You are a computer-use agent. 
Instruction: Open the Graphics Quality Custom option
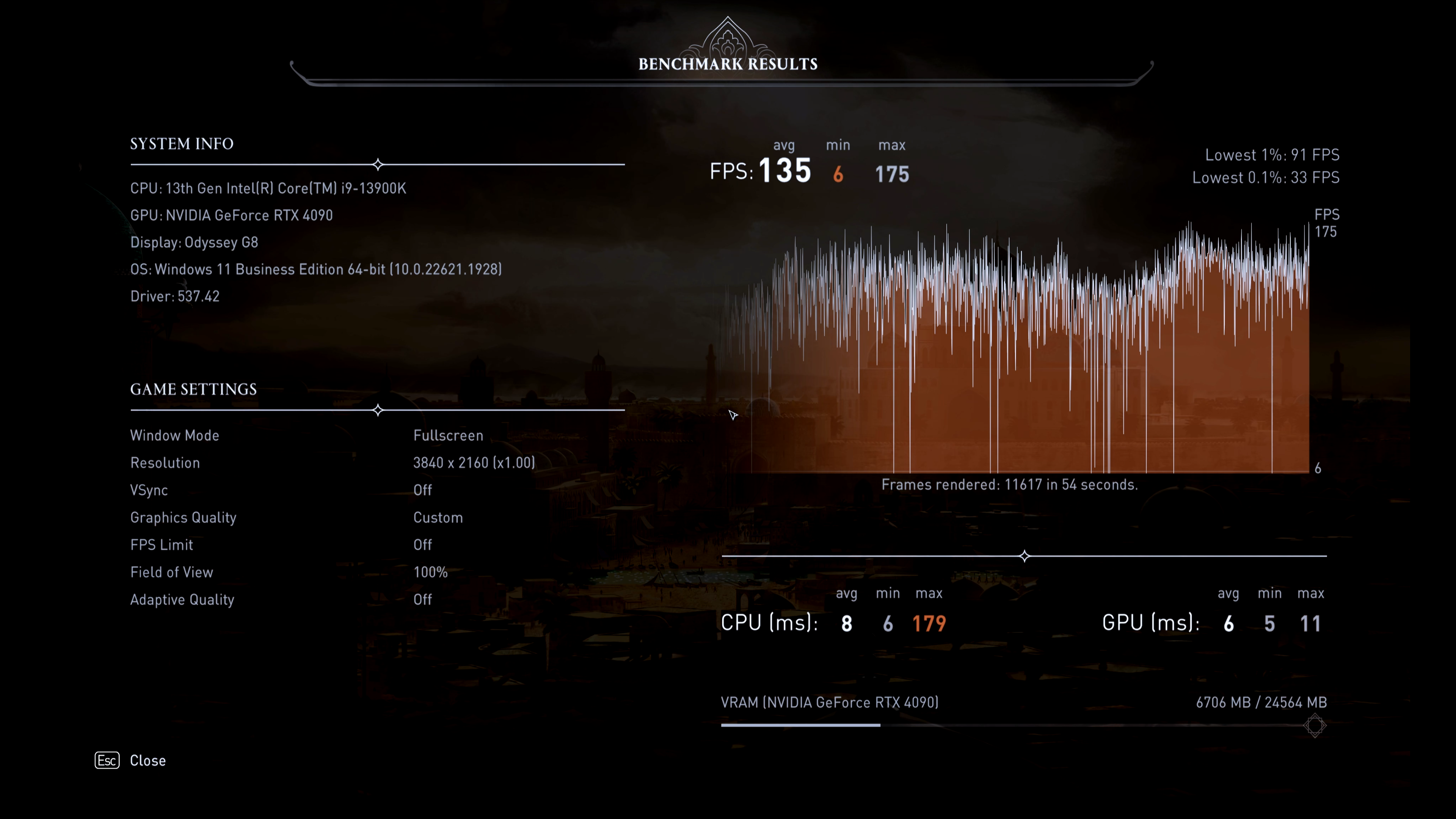click(x=438, y=517)
